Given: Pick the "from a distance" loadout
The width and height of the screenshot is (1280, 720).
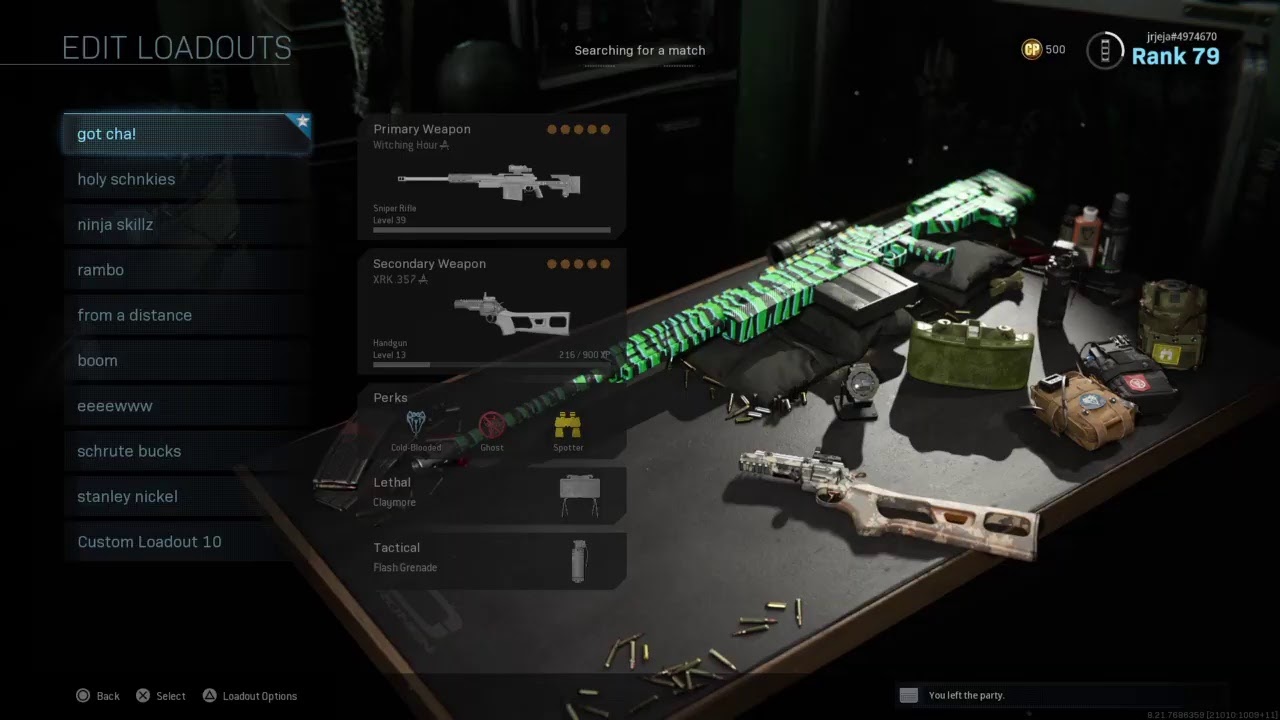Looking at the screenshot, I should (x=187, y=315).
